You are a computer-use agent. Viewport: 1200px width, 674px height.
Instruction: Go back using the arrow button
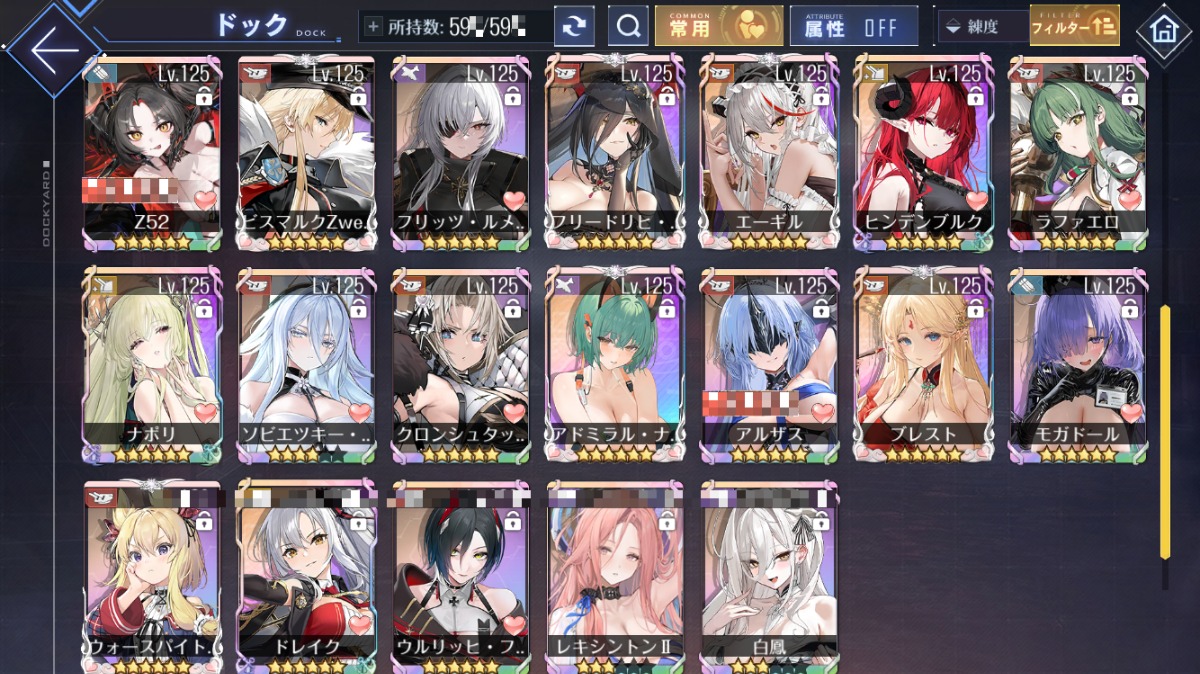(52, 49)
